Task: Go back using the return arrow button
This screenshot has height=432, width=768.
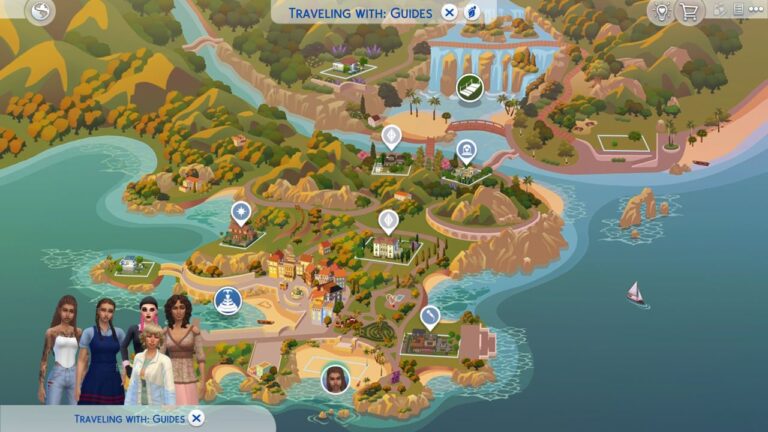Action: pyautogui.click(x=40, y=12)
